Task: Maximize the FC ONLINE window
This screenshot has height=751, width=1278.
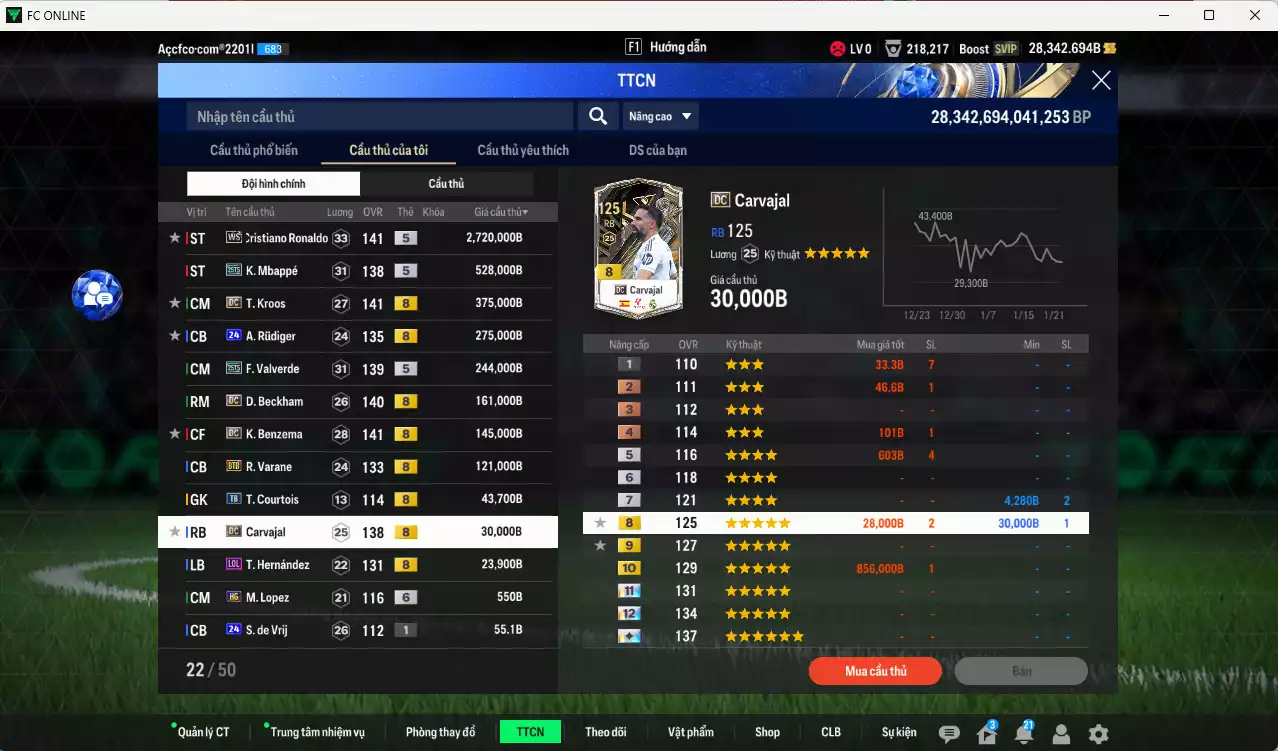Action: click(x=1209, y=15)
